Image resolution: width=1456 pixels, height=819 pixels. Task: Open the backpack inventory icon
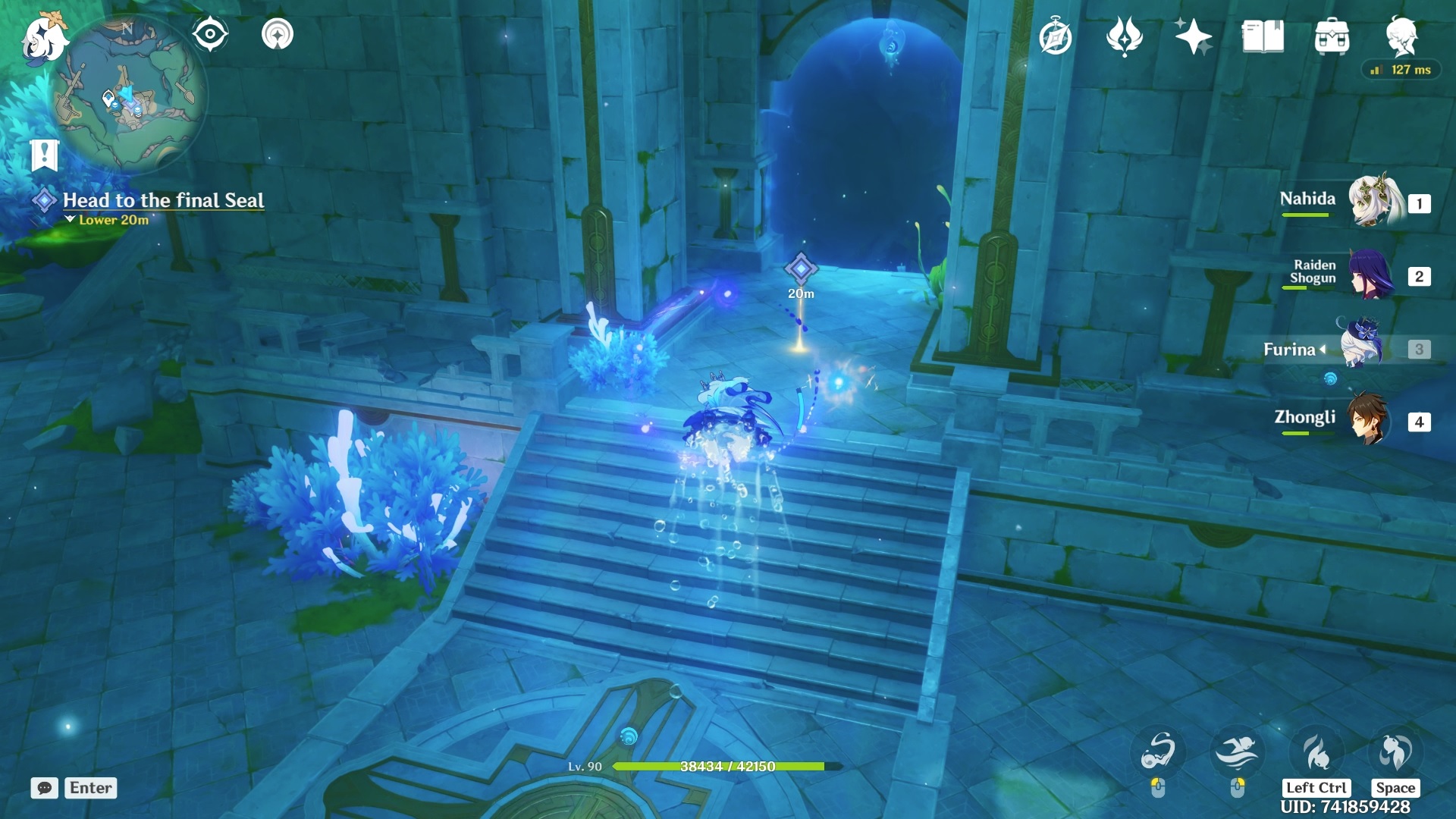pyautogui.click(x=1332, y=37)
